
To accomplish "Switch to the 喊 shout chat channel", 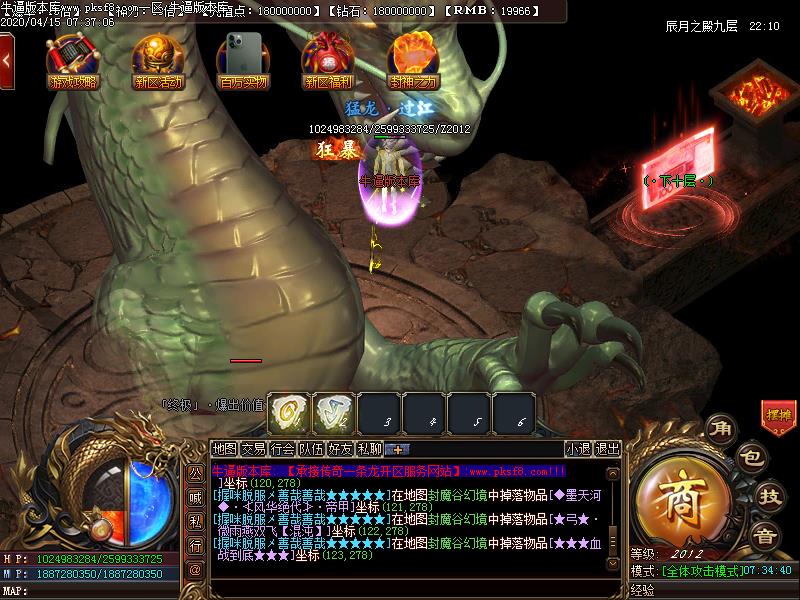I will pos(196,499).
